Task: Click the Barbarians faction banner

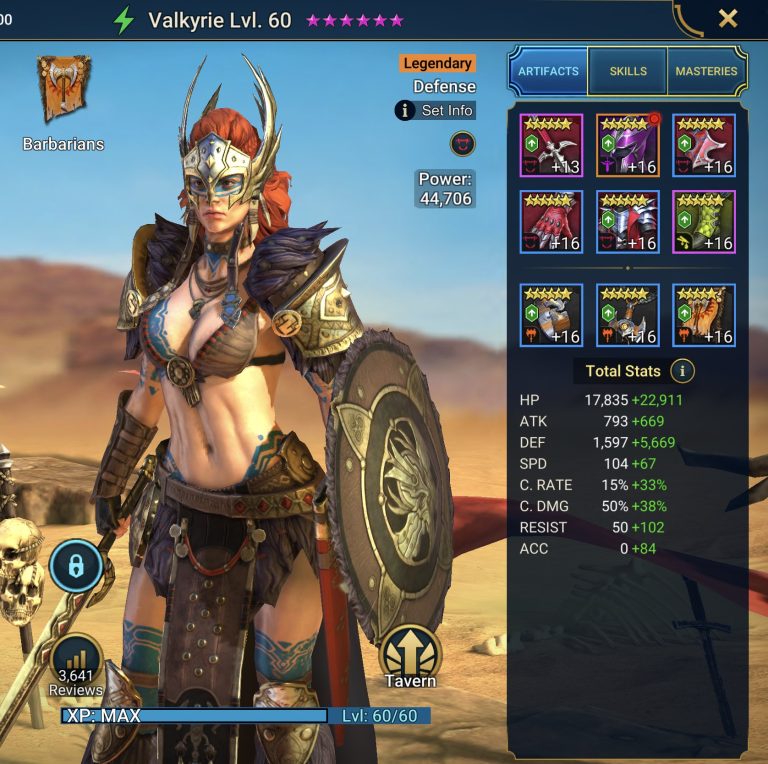Action: pyautogui.click(x=64, y=92)
